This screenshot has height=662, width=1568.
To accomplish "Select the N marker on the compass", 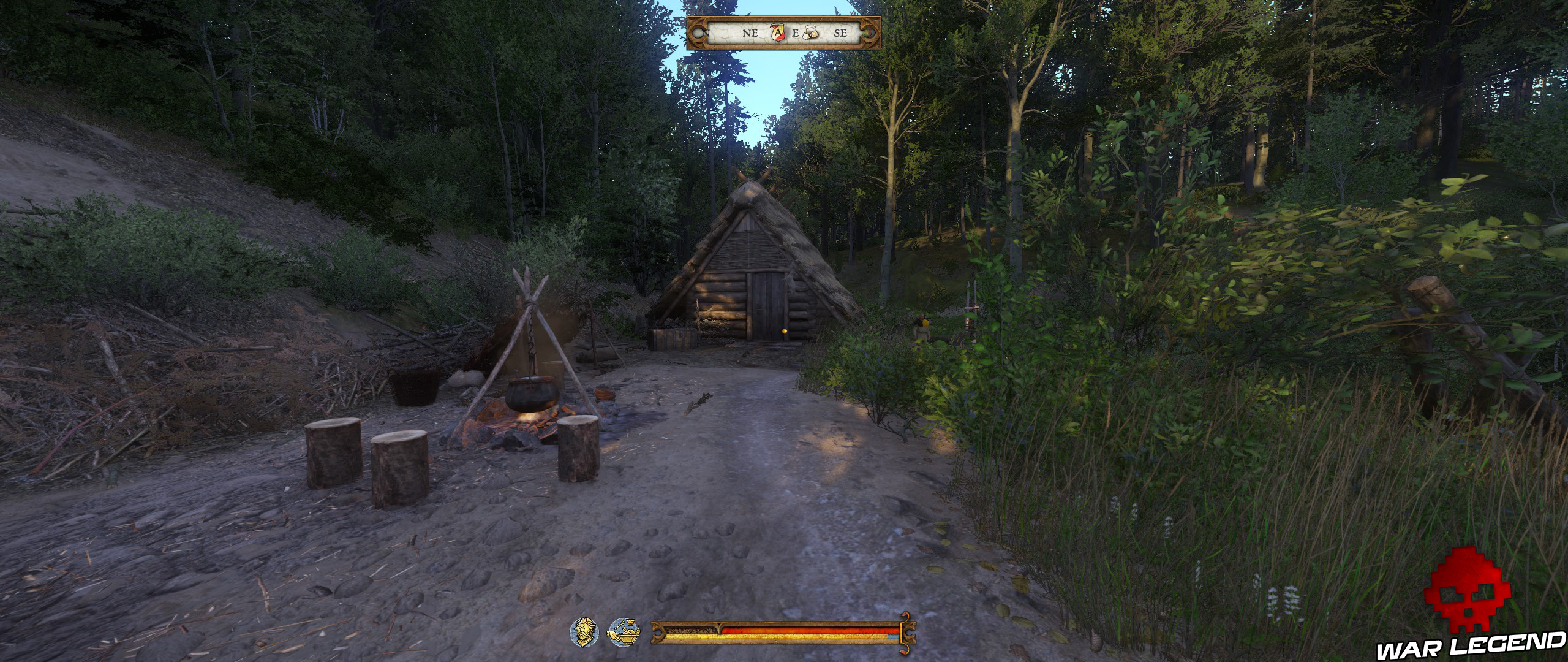I will (x=706, y=34).
